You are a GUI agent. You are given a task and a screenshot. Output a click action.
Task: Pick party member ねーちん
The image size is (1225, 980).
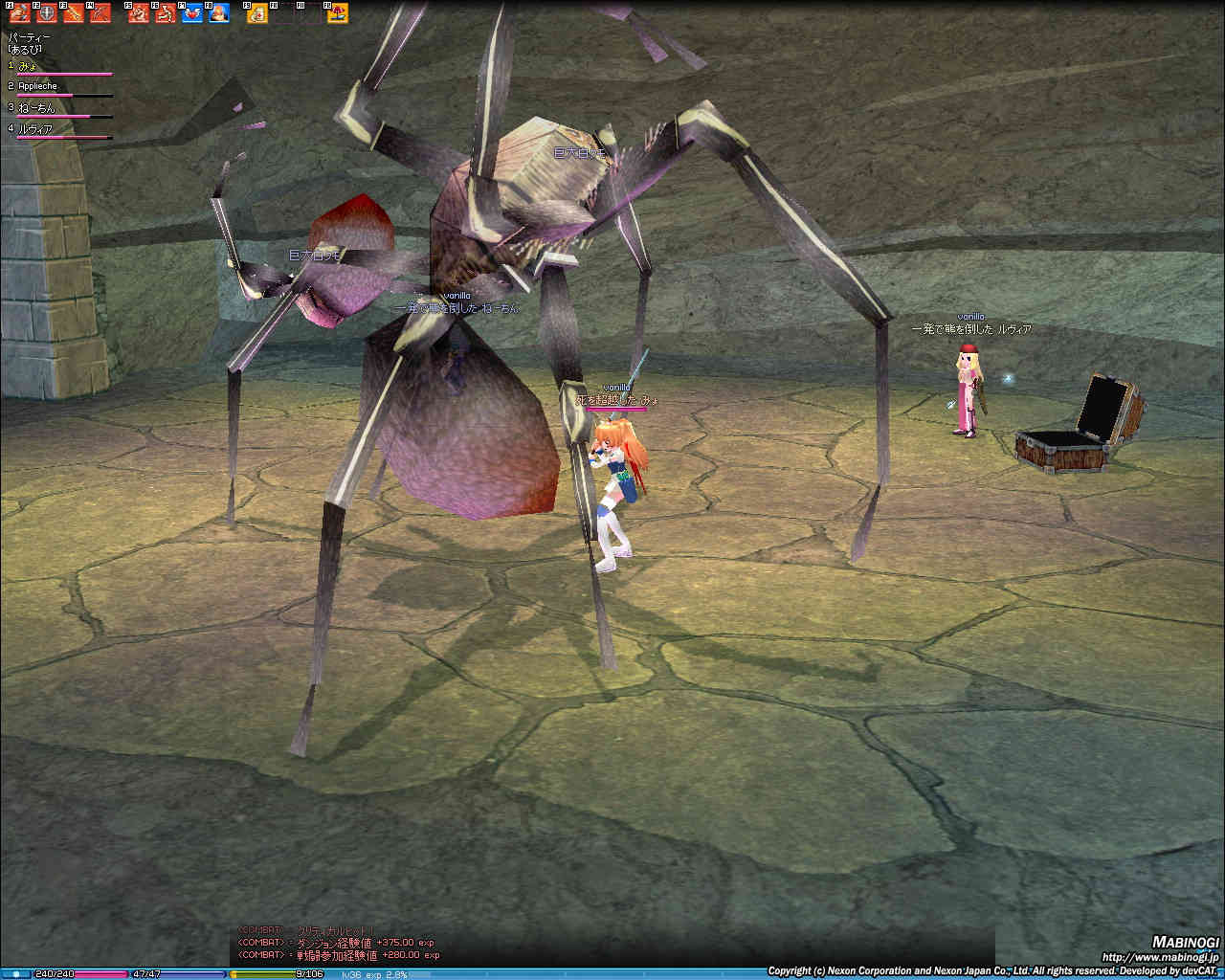(36, 108)
